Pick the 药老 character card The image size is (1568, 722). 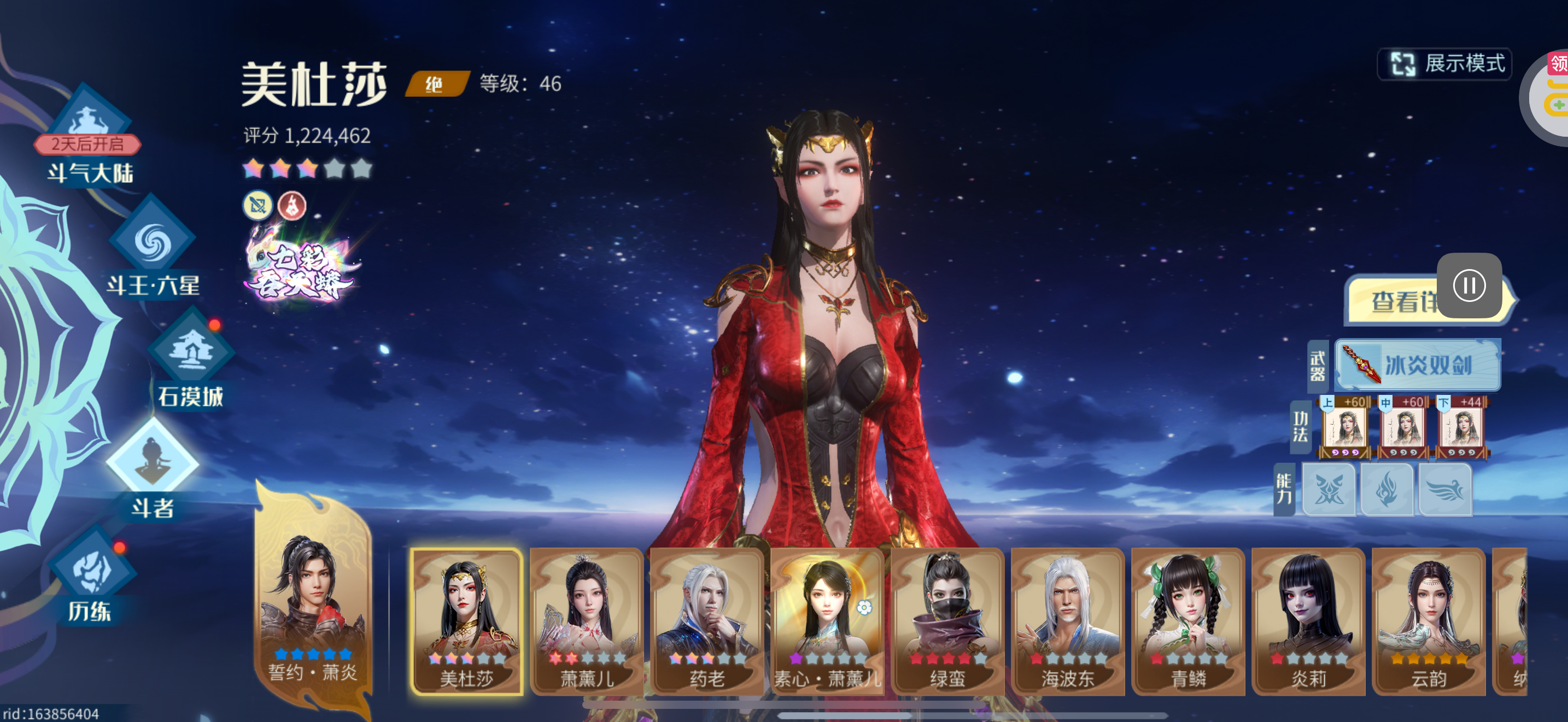click(x=706, y=621)
